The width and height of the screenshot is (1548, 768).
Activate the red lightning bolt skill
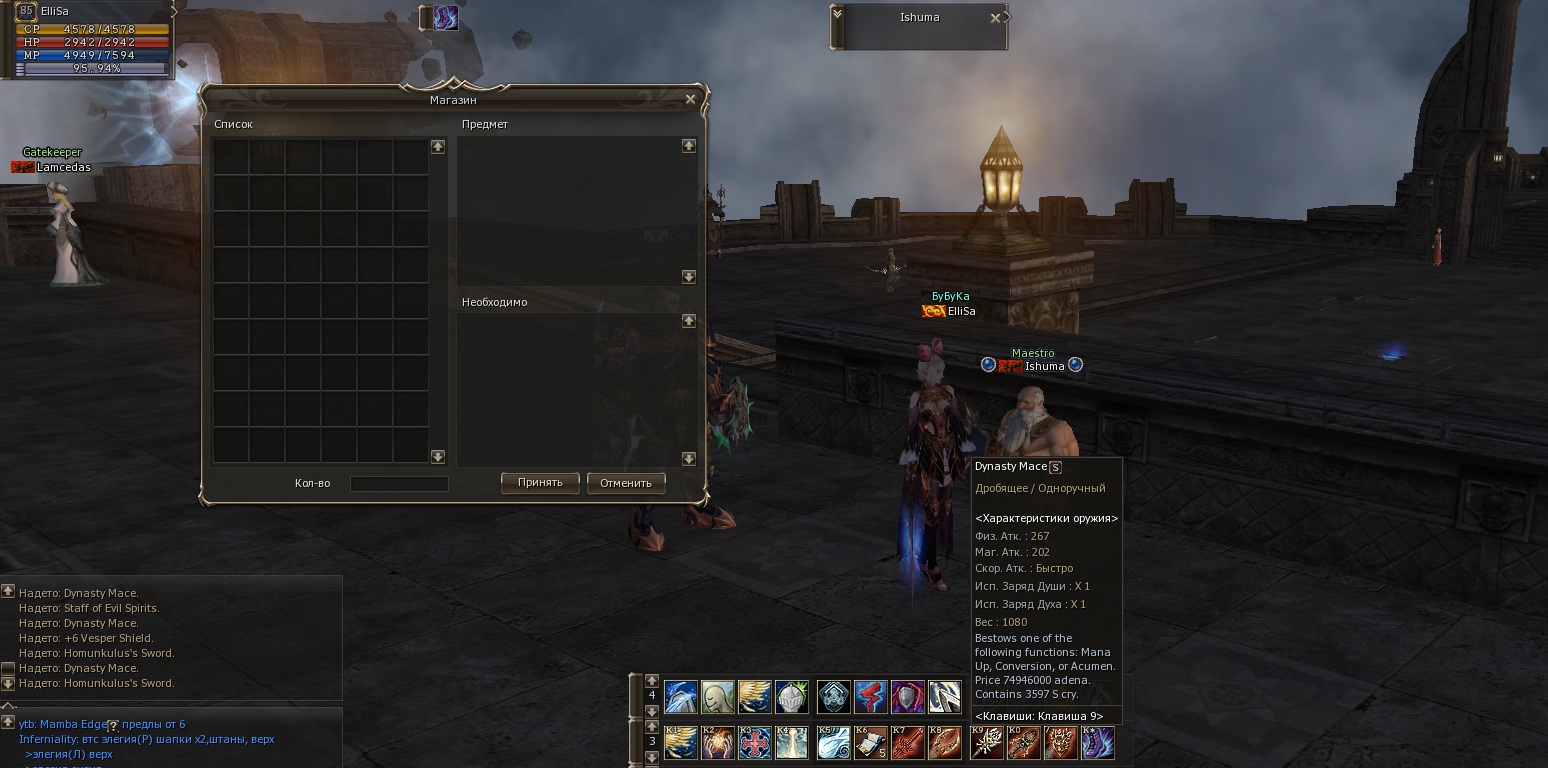click(x=871, y=696)
